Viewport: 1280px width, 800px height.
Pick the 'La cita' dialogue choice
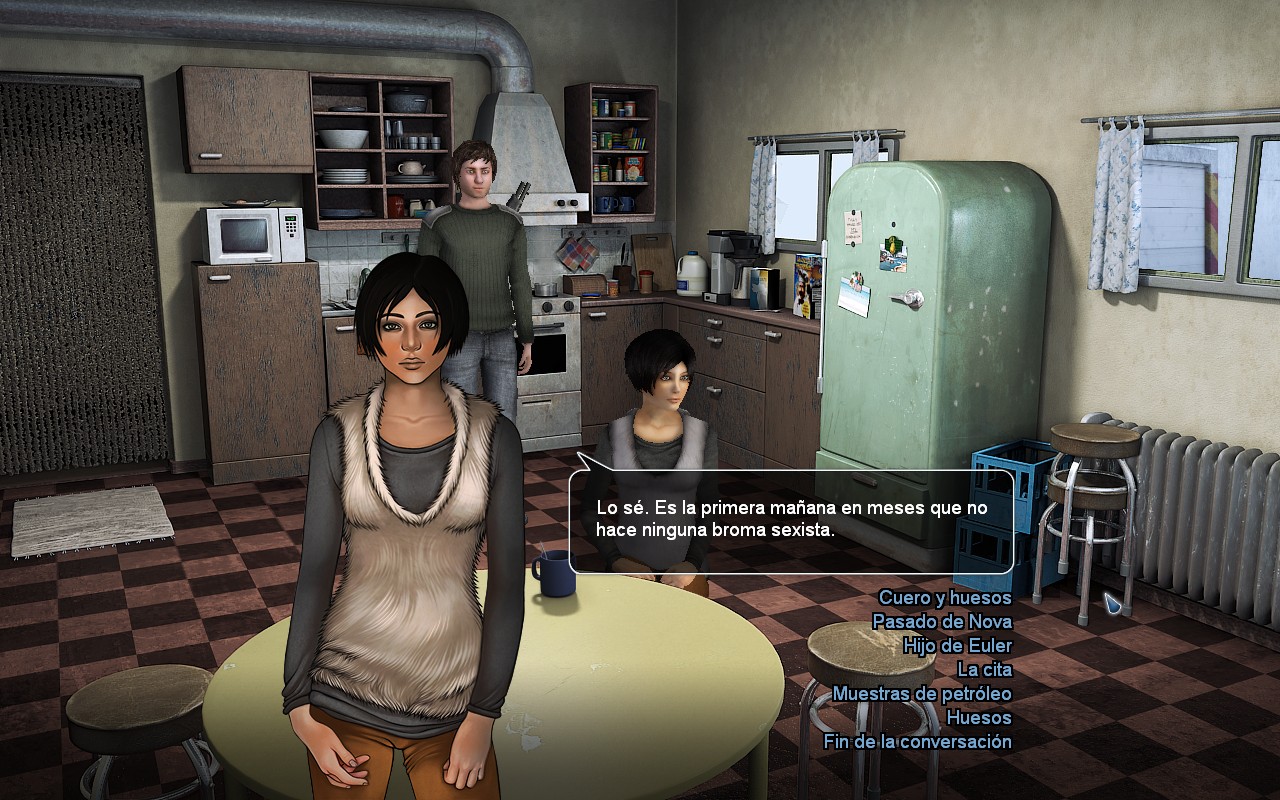984,670
